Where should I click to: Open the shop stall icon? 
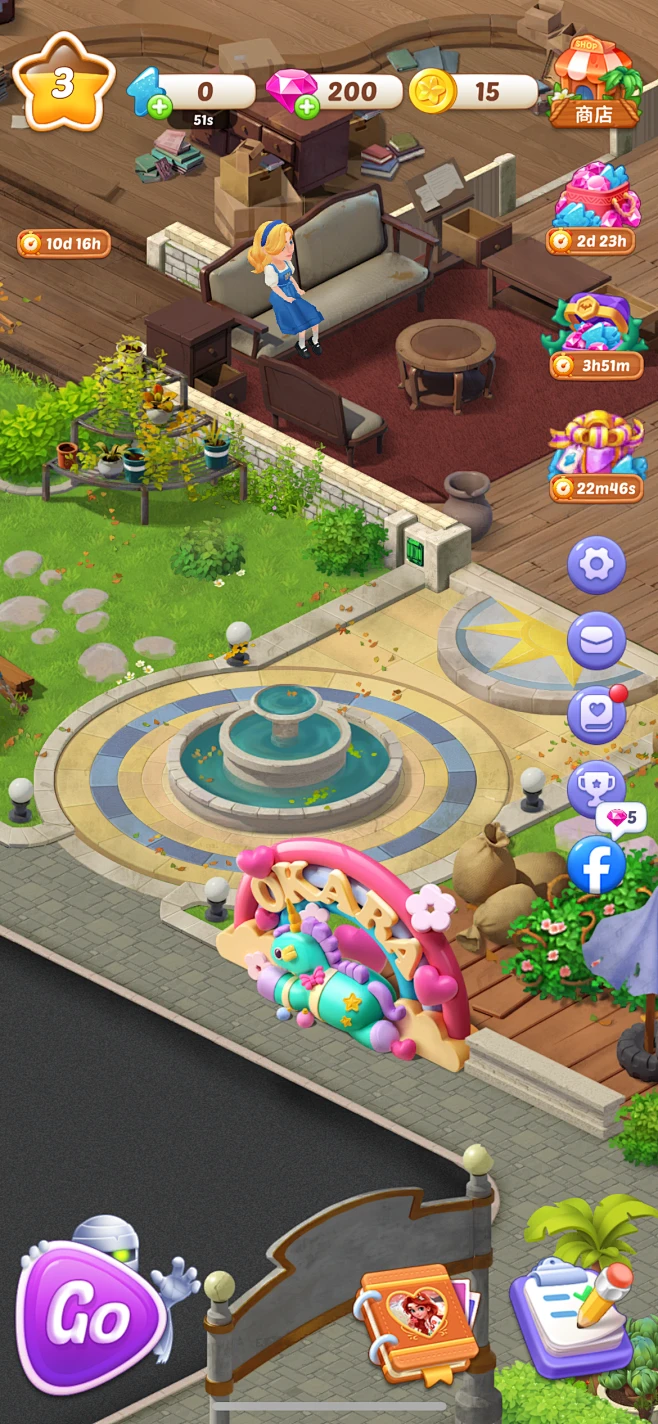[594, 82]
